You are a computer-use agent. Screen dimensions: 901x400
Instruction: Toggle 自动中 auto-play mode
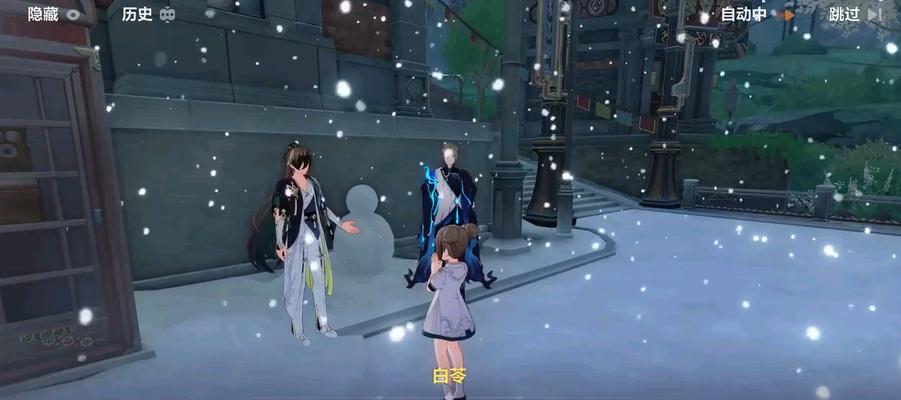[x=757, y=14]
